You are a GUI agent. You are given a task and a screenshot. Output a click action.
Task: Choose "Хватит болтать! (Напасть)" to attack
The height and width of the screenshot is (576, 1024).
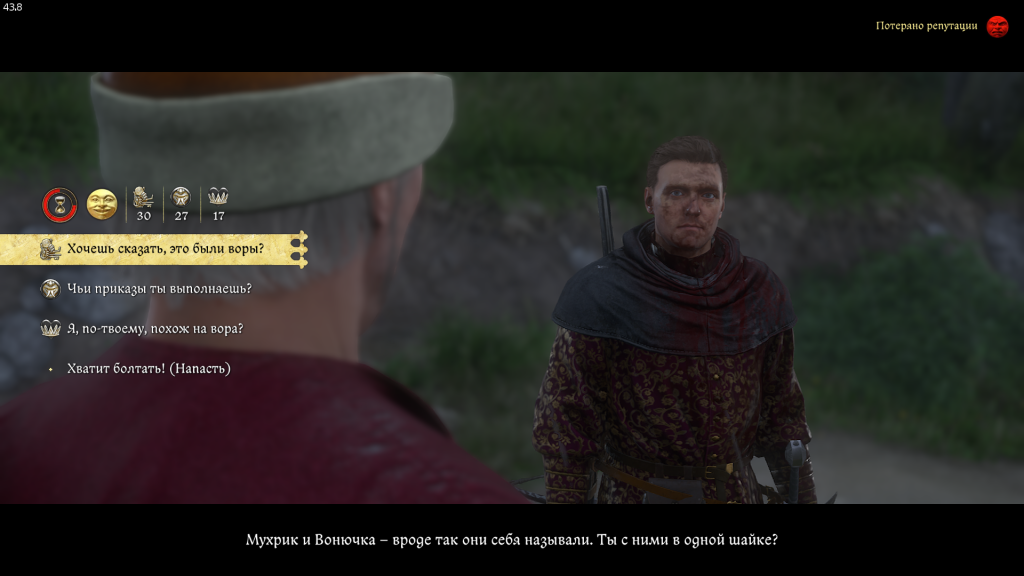coord(148,368)
